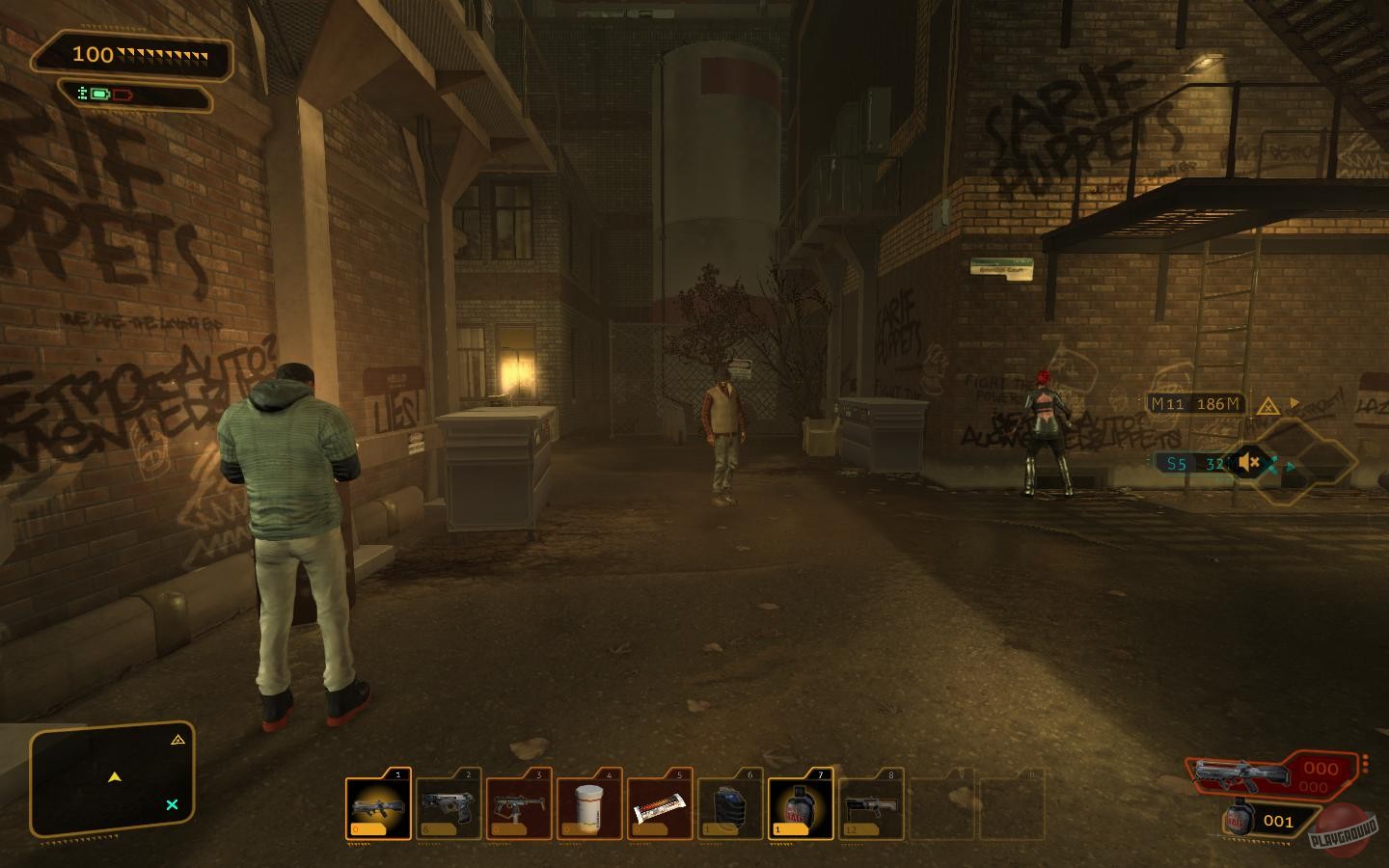Toggle the depleted red energy cell

123,95
